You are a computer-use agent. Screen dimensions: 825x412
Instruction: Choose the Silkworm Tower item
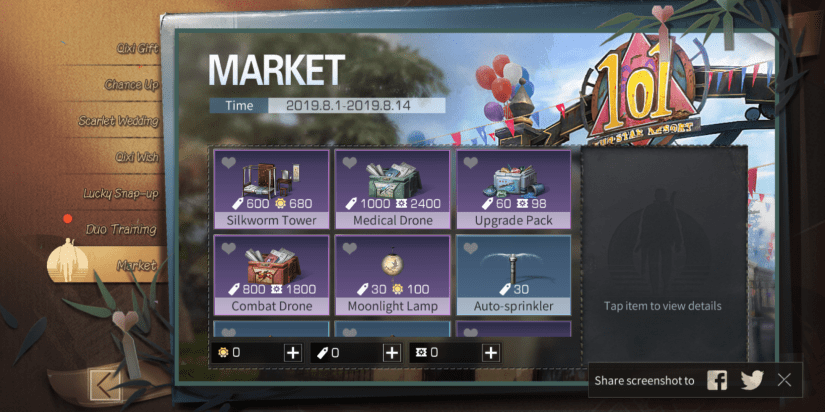pos(271,189)
